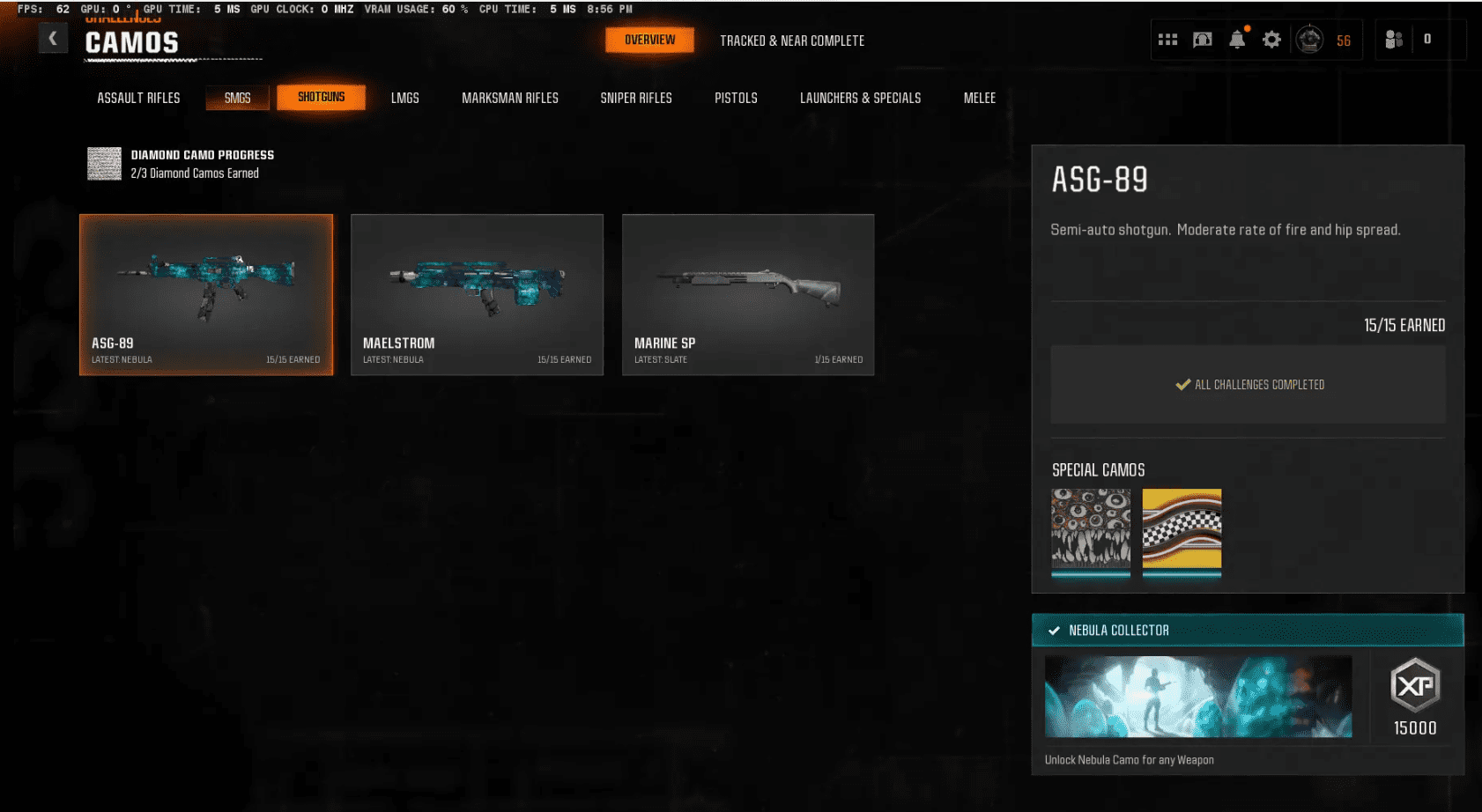Screen dimensions: 1482x812
Task: Click the Nebula Collector checkmark toggle
Action: click(x=1054, y=630)
